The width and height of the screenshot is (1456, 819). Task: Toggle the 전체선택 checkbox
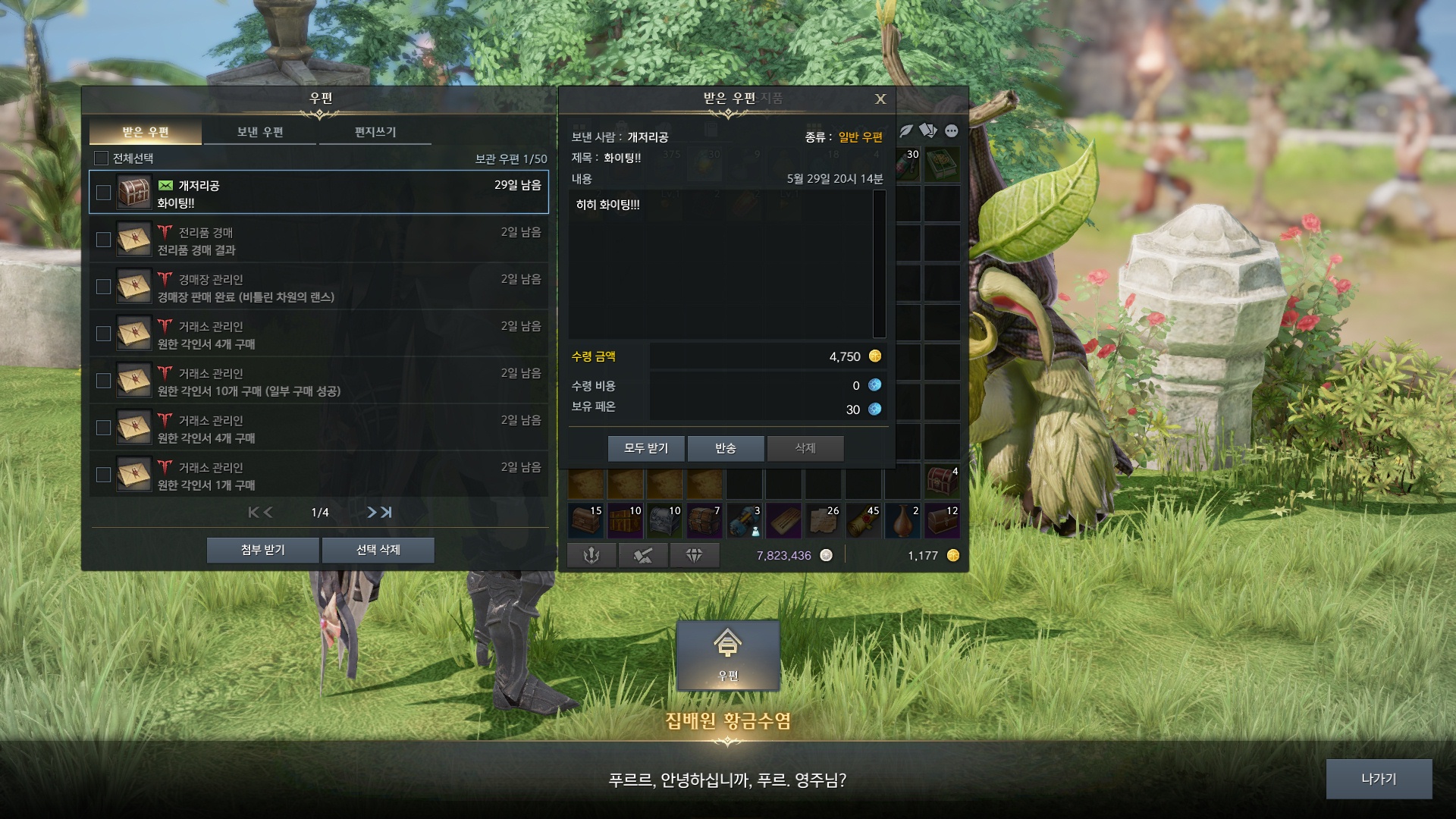coord(101,158)
